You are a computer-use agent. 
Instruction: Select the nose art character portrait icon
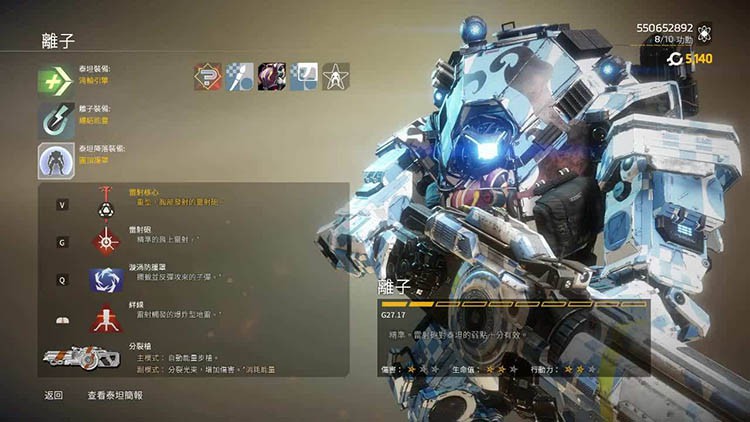point(272,76)
